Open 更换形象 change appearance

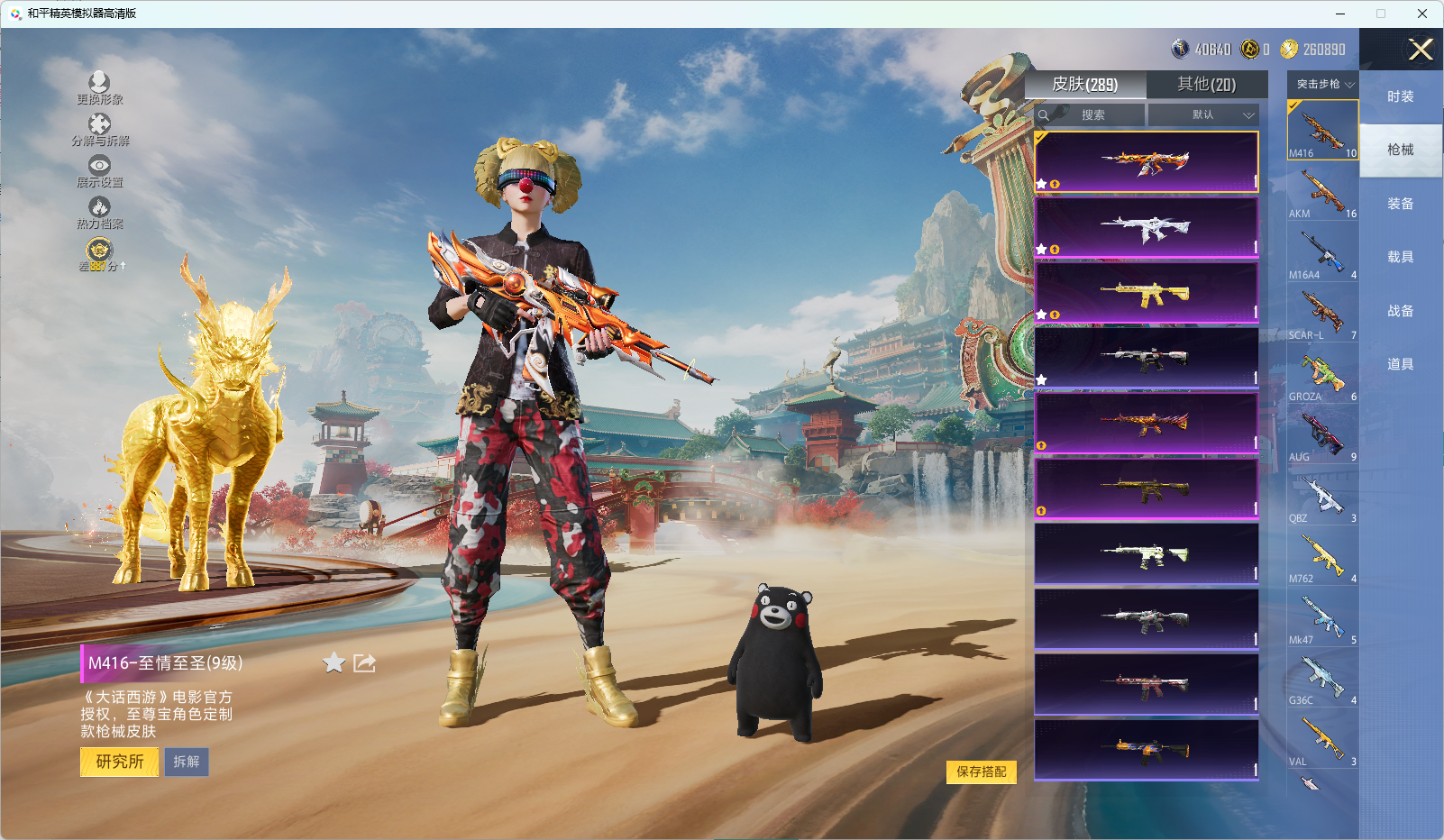[99, 88]
